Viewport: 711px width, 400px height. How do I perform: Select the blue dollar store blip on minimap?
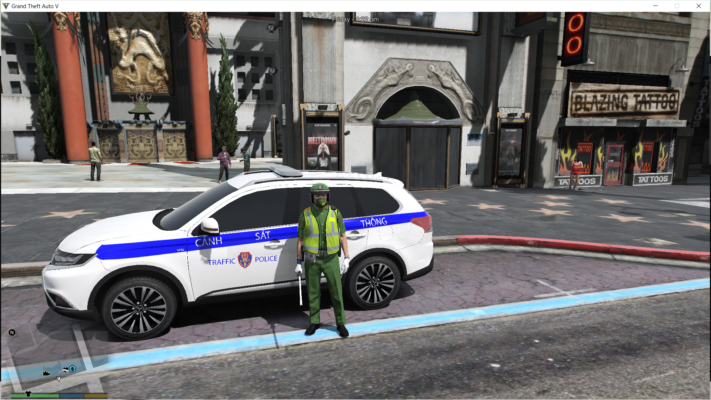(x=72, y=368)
